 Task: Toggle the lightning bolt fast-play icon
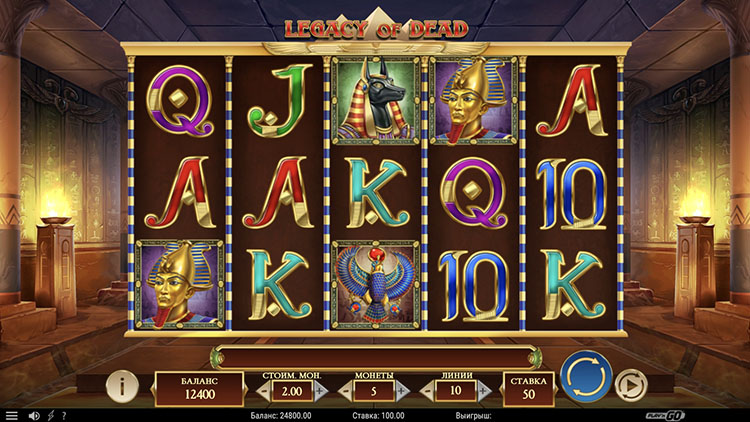click(x=50, y=415)
